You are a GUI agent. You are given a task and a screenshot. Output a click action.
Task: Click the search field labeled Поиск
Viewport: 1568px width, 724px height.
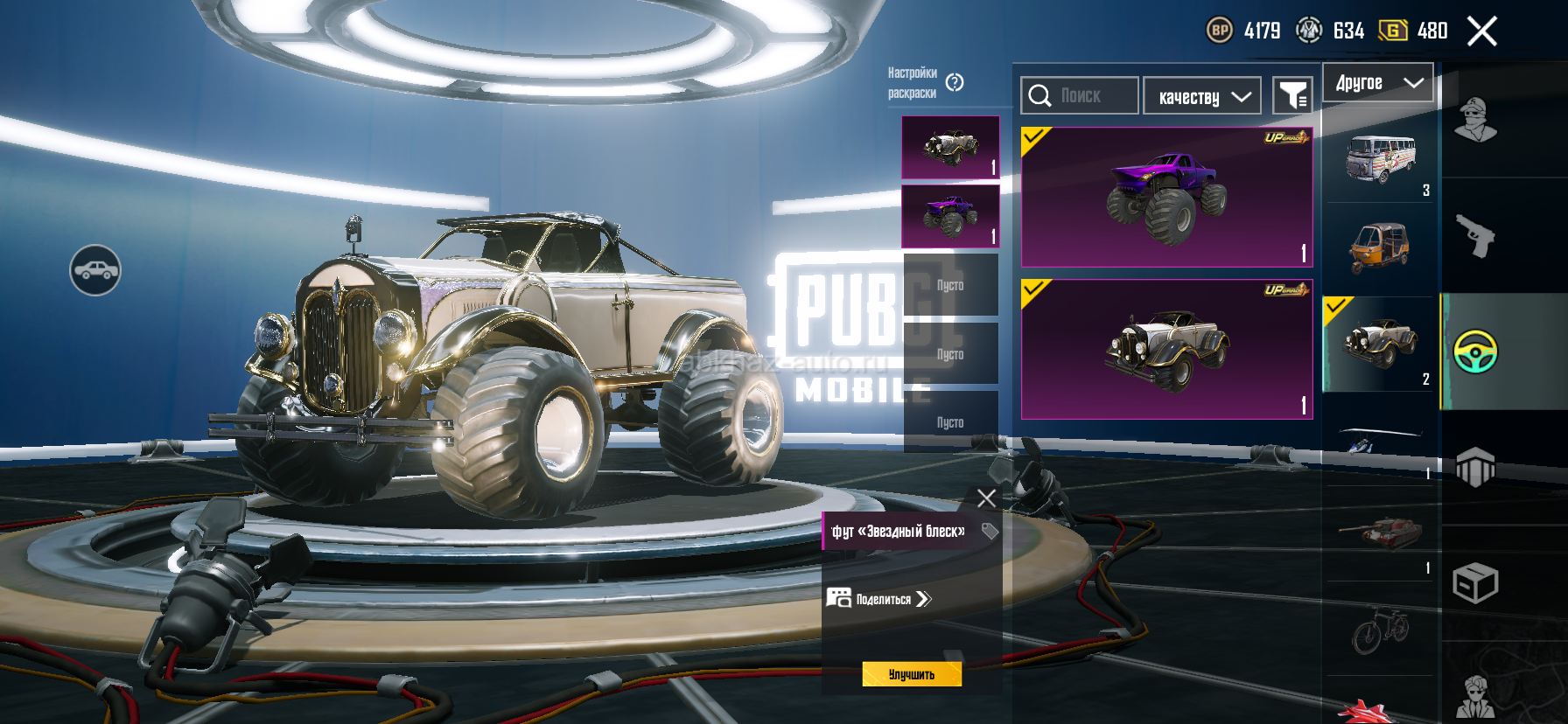[x=1080, y=95]
